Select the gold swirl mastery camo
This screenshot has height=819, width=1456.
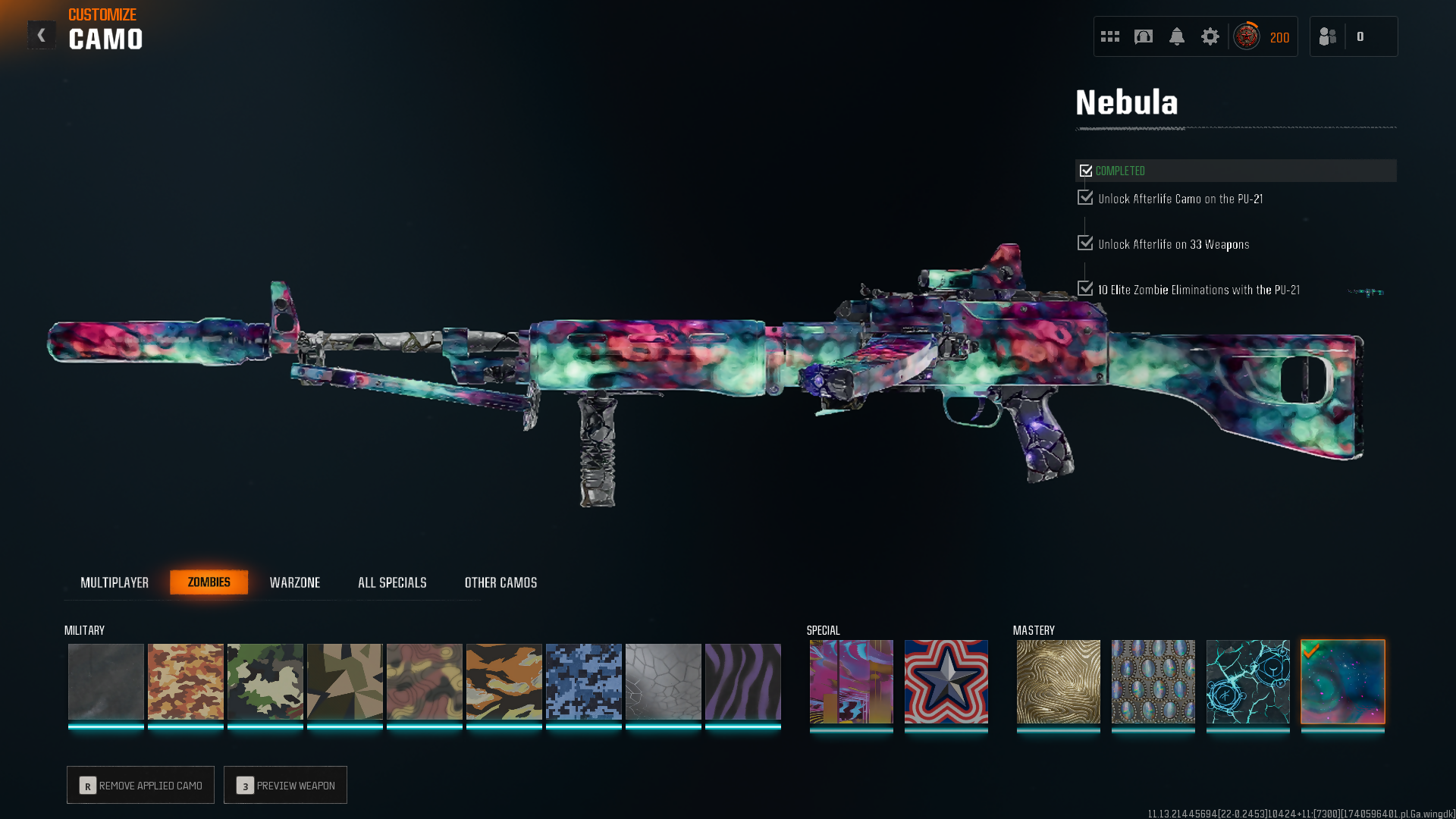(1059, 681)
